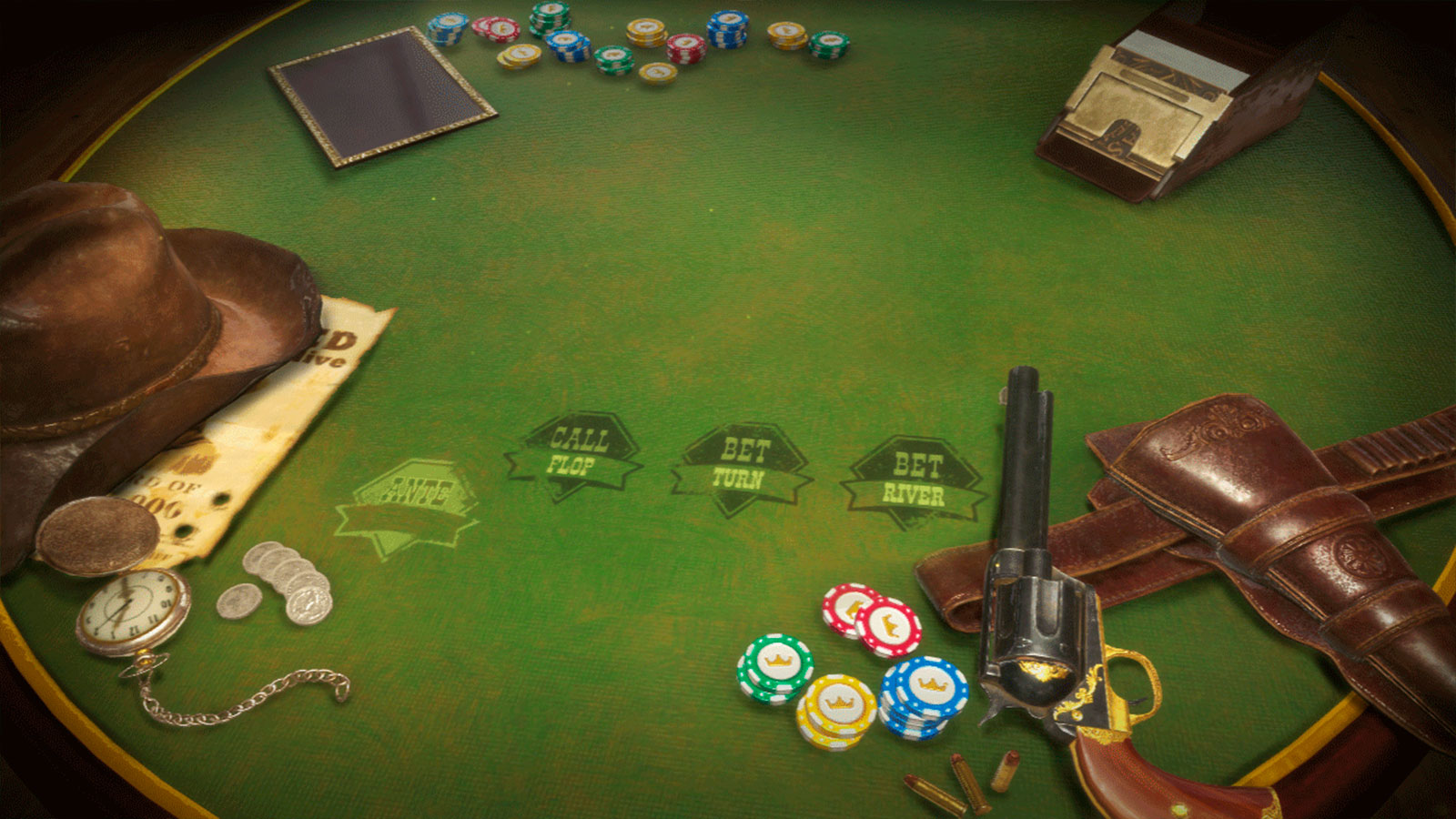Pick the red crown chip stack

click(872, 621)
